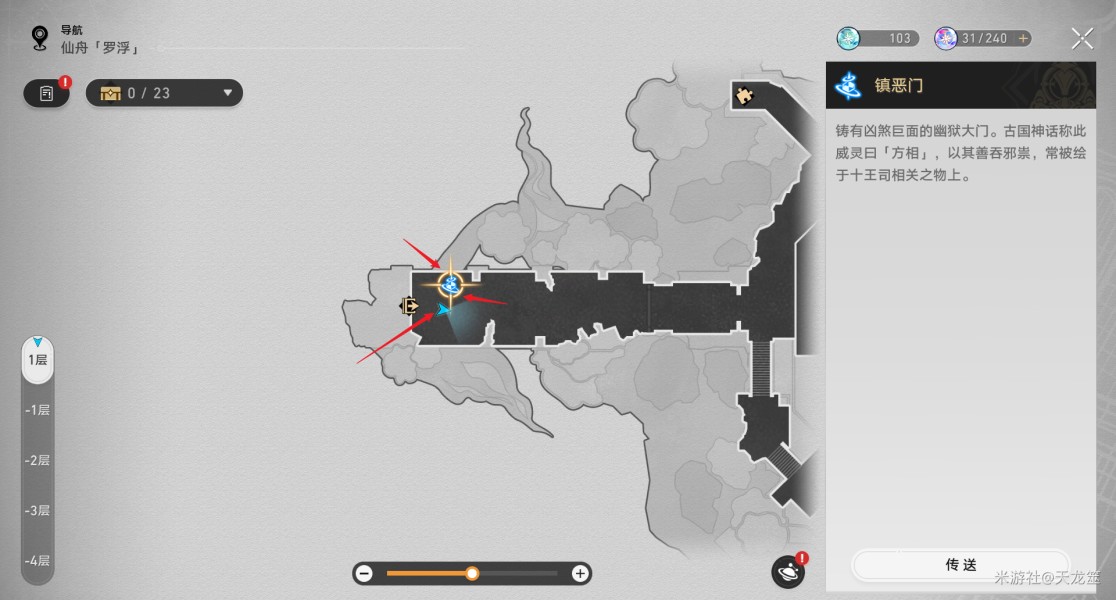Viewport: 1116px width, 600px height.
Task: Add trailblaze power with the plus icon
Action: click(x=1022, y=38)
